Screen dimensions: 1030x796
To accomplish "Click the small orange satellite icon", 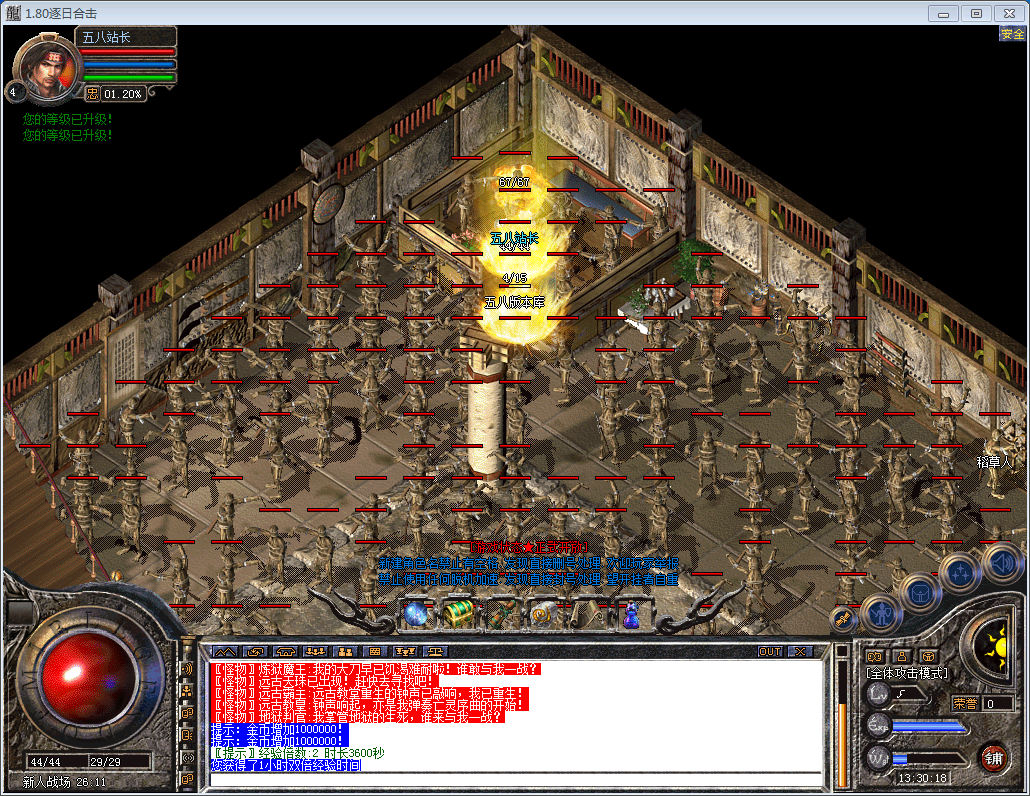I will coord(843,620).
